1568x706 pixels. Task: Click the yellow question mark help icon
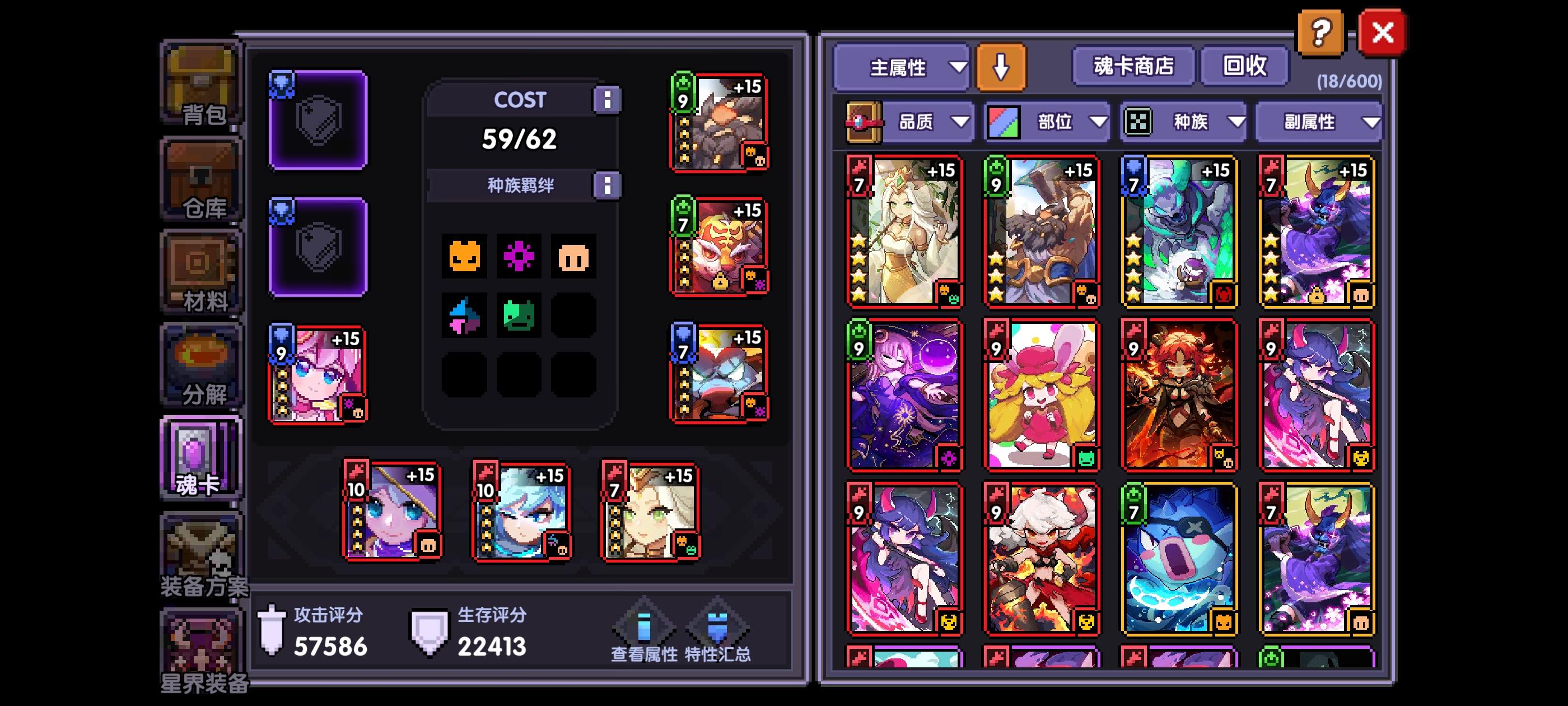[x=1320, y=33]
